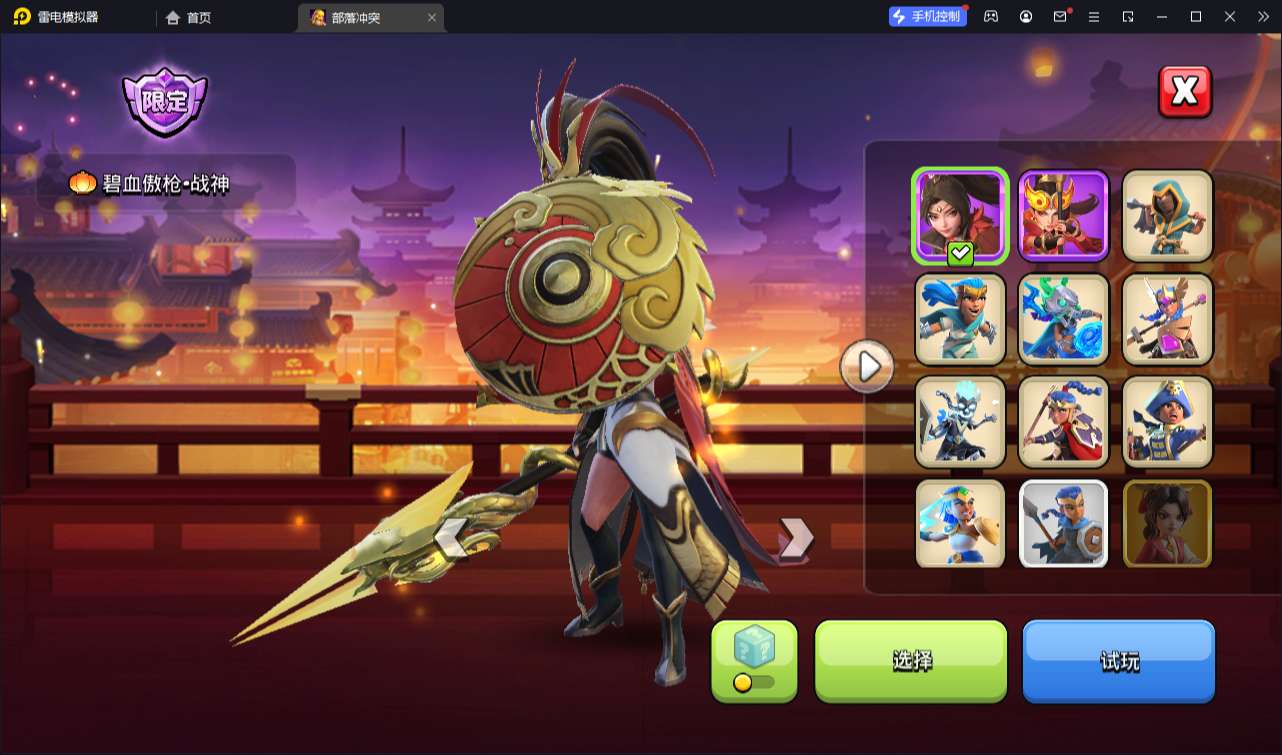Pick the teal hooded rogue skin
Image resolution: width=1282 pixels, height=755 pixels.
(1167, 216)
